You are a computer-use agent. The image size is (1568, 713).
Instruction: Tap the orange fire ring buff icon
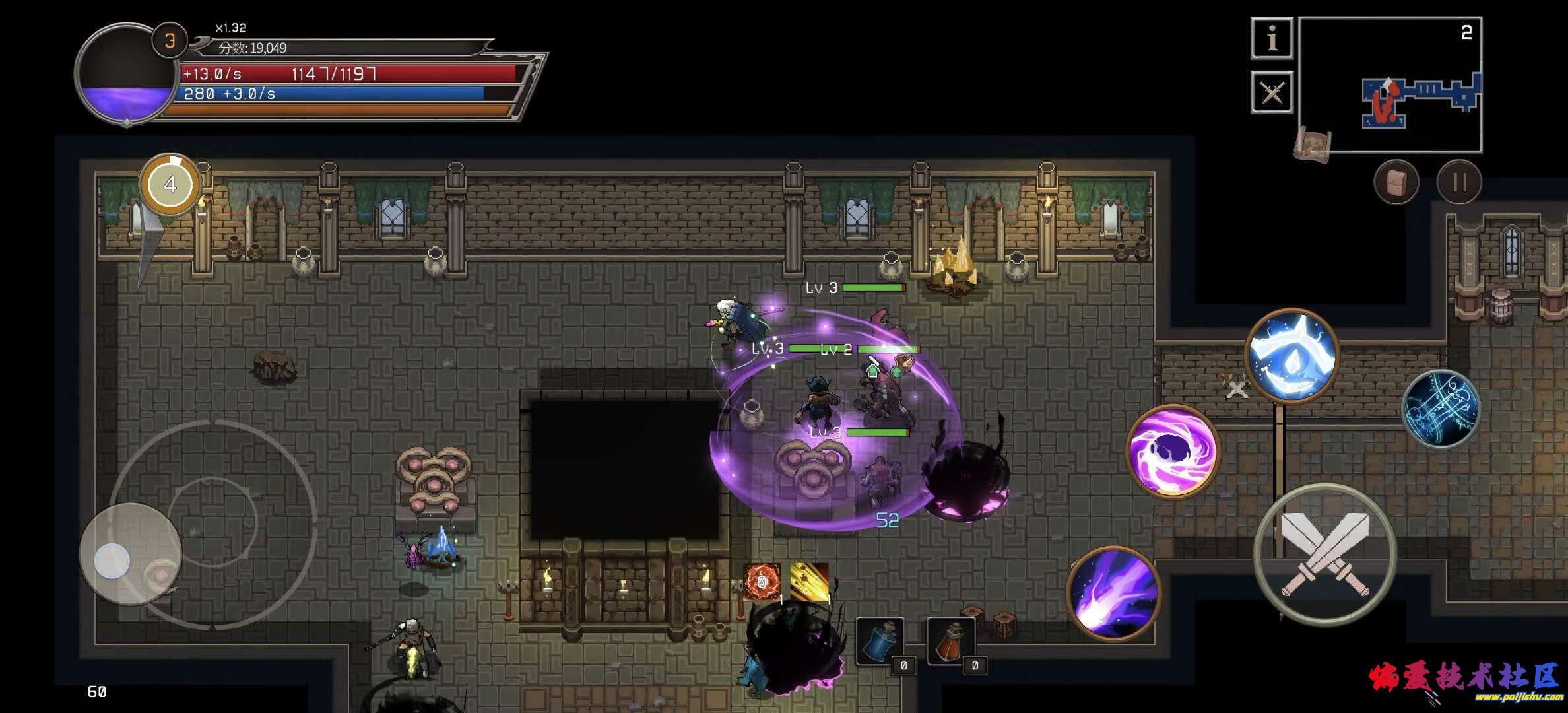[762, 582]
